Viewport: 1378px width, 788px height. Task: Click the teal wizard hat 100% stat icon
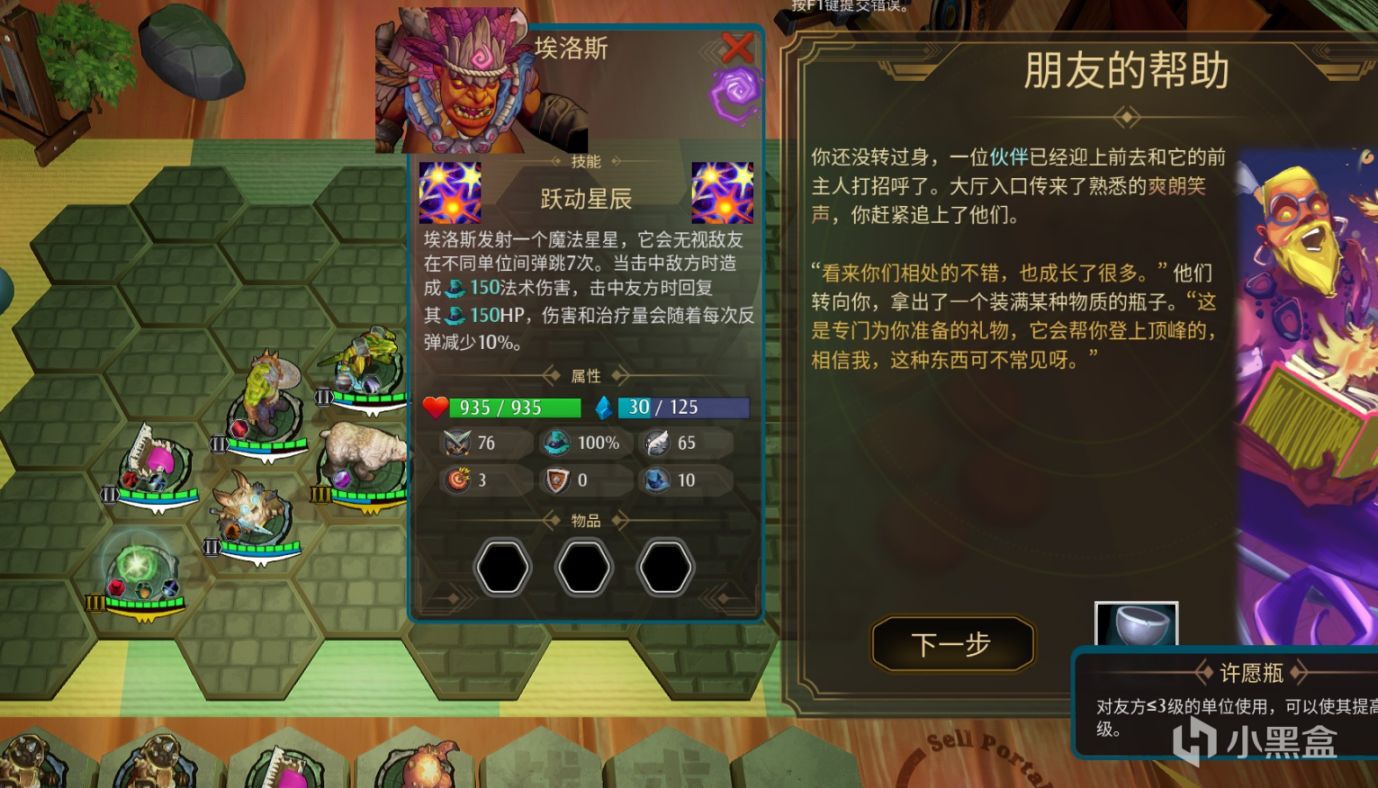(556, 443)
